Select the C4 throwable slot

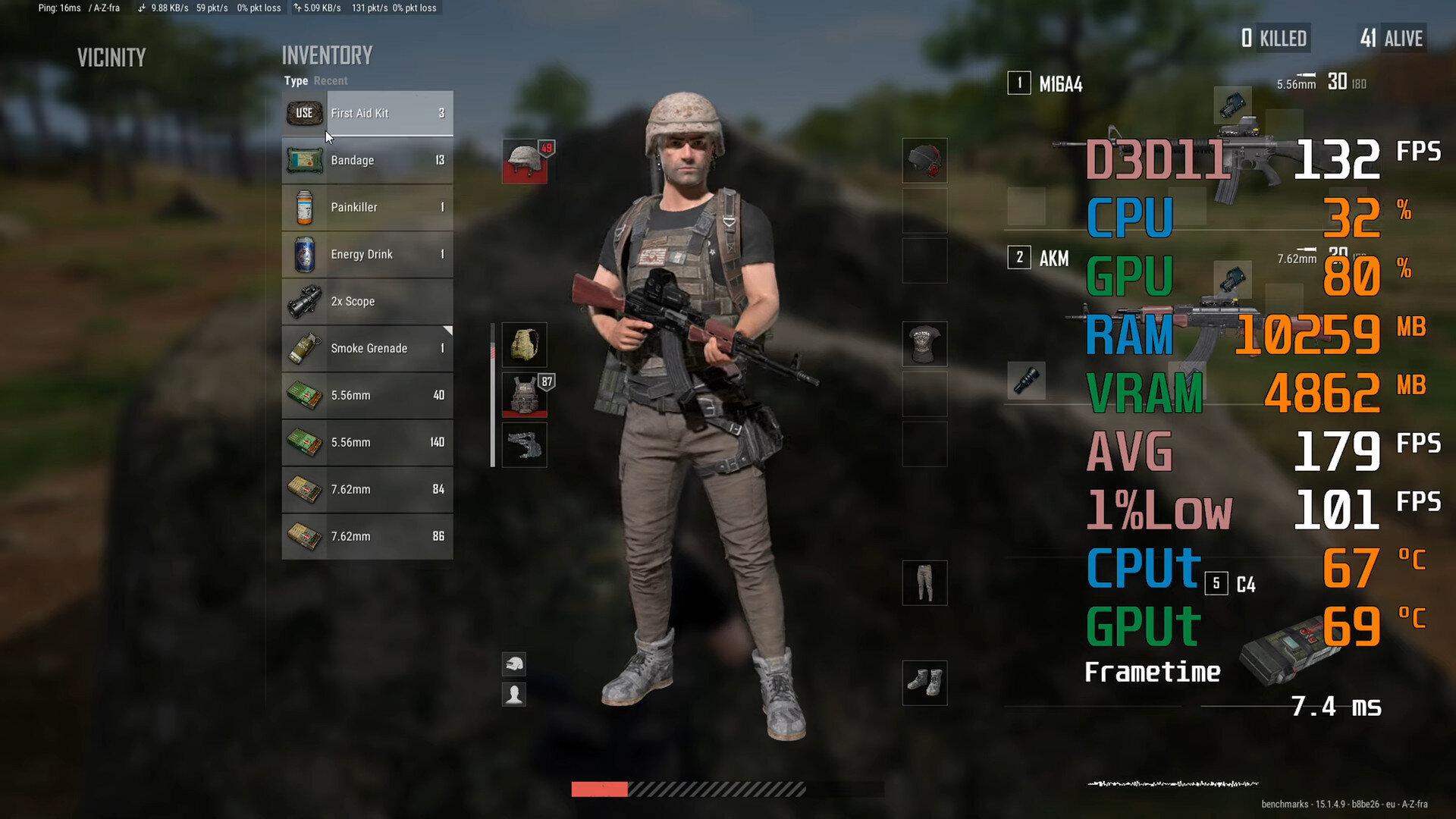[1245, 584]
